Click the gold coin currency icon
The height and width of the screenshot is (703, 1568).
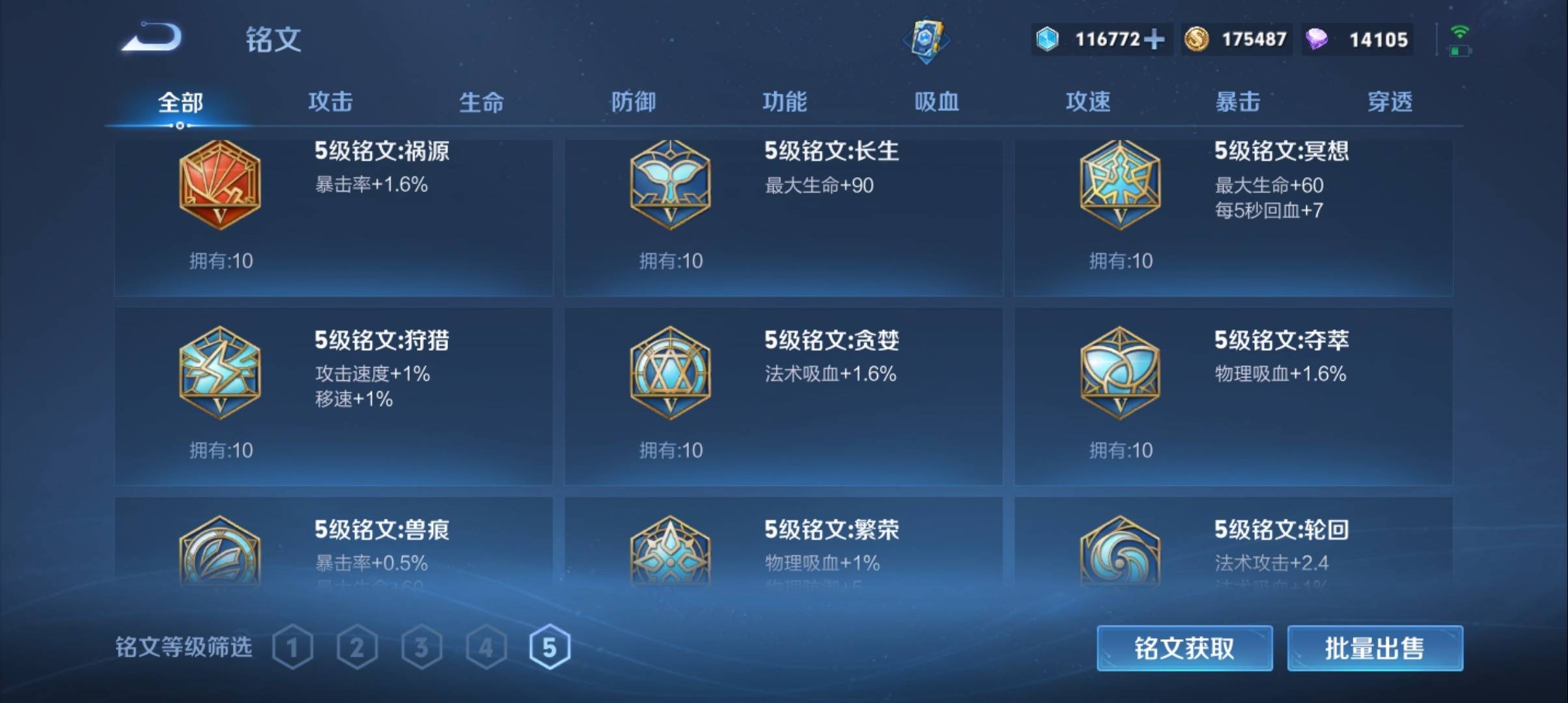[1196, 40]
